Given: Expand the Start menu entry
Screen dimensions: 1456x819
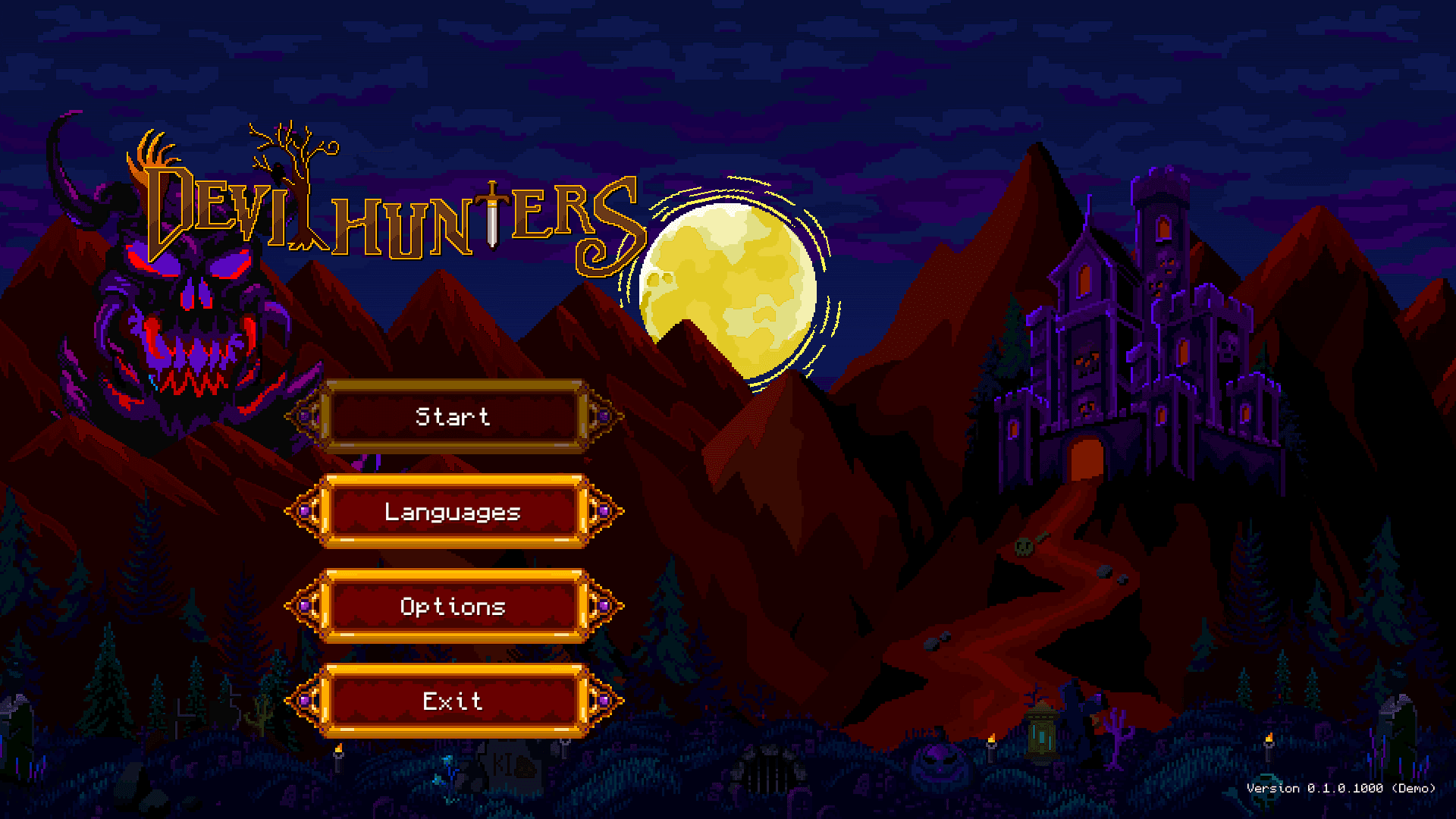Looking at the screenshot, I should pos(453,416).
